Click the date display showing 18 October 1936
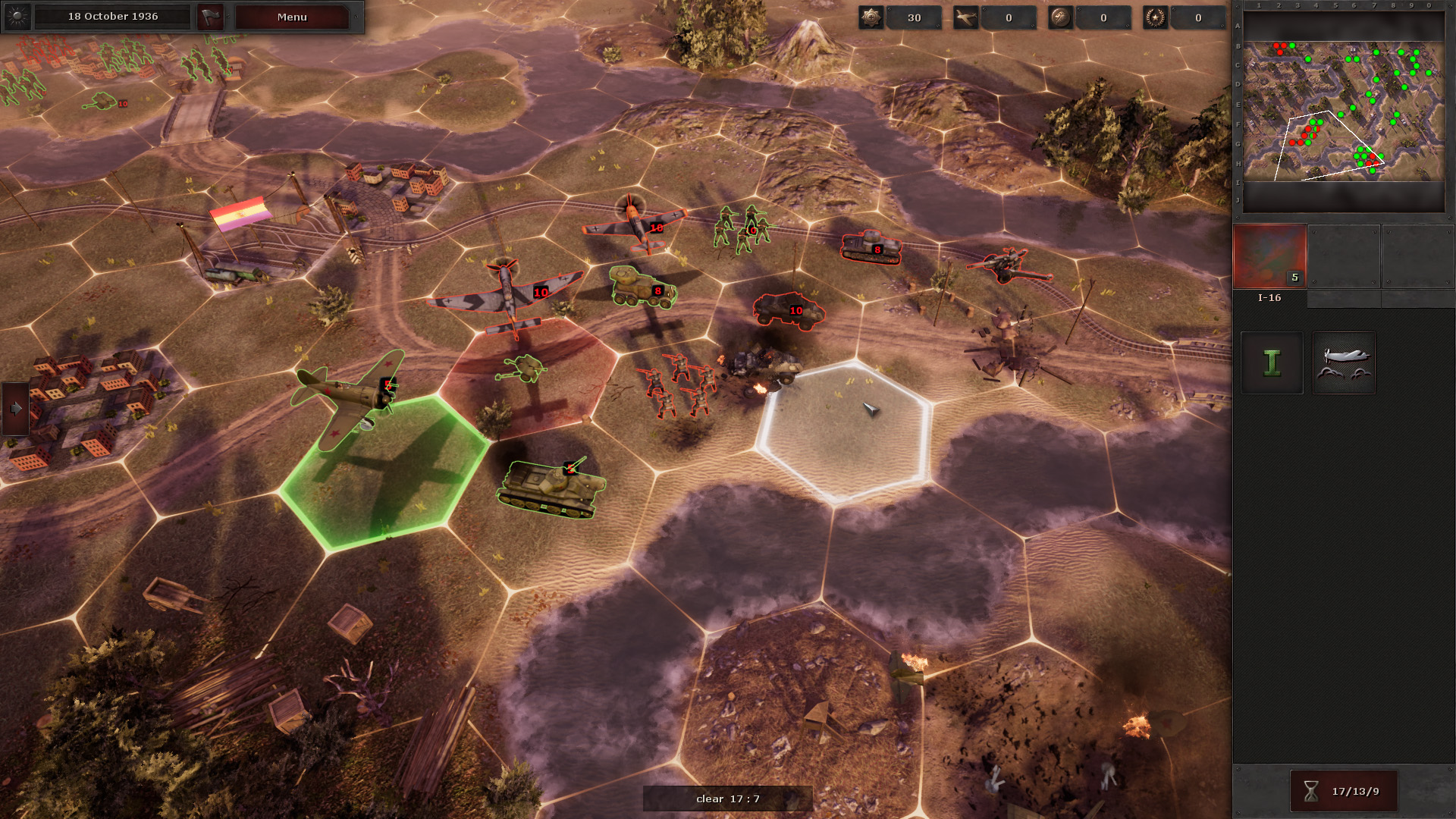 114,15
